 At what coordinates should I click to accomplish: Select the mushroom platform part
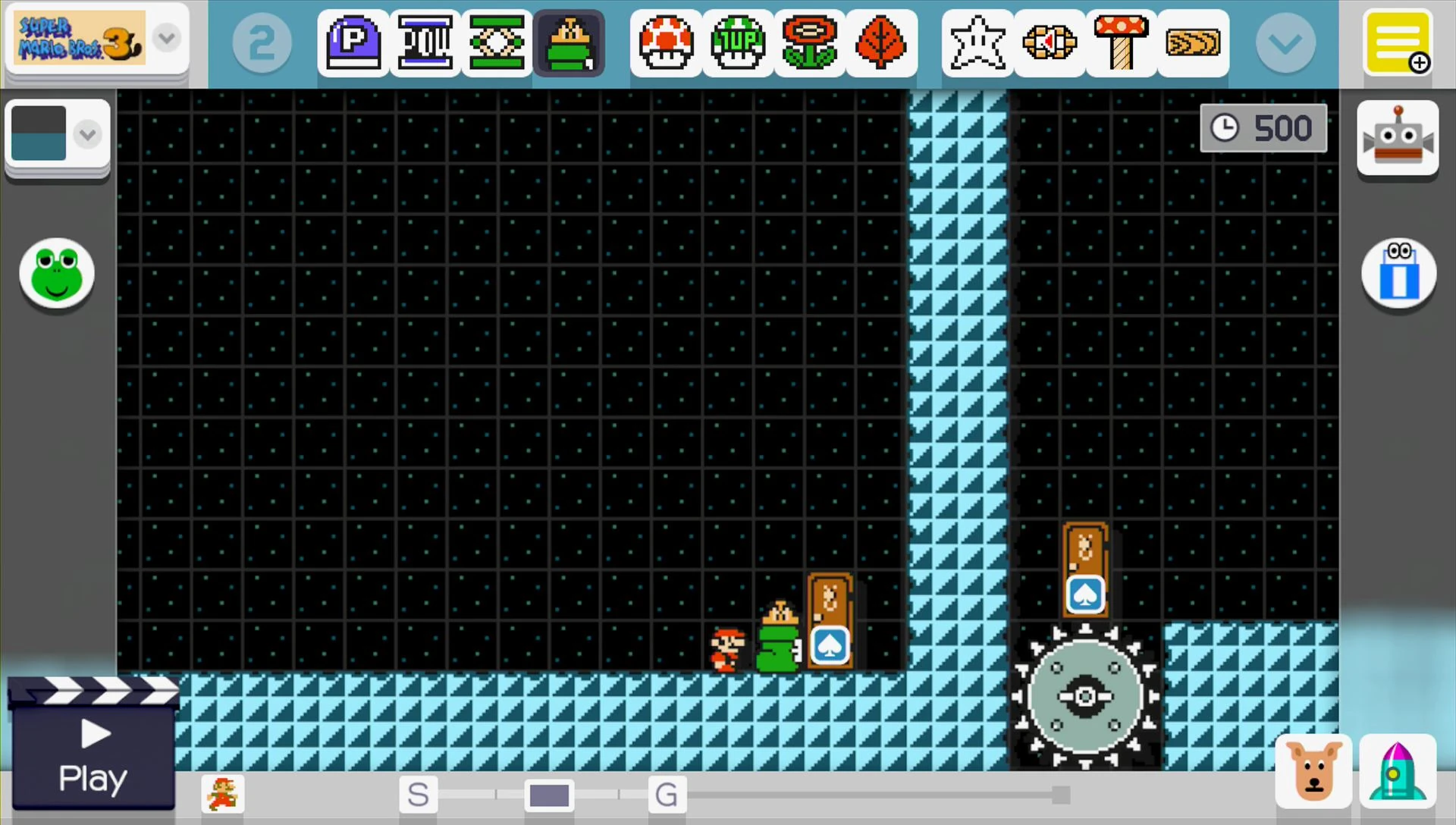1121,43
